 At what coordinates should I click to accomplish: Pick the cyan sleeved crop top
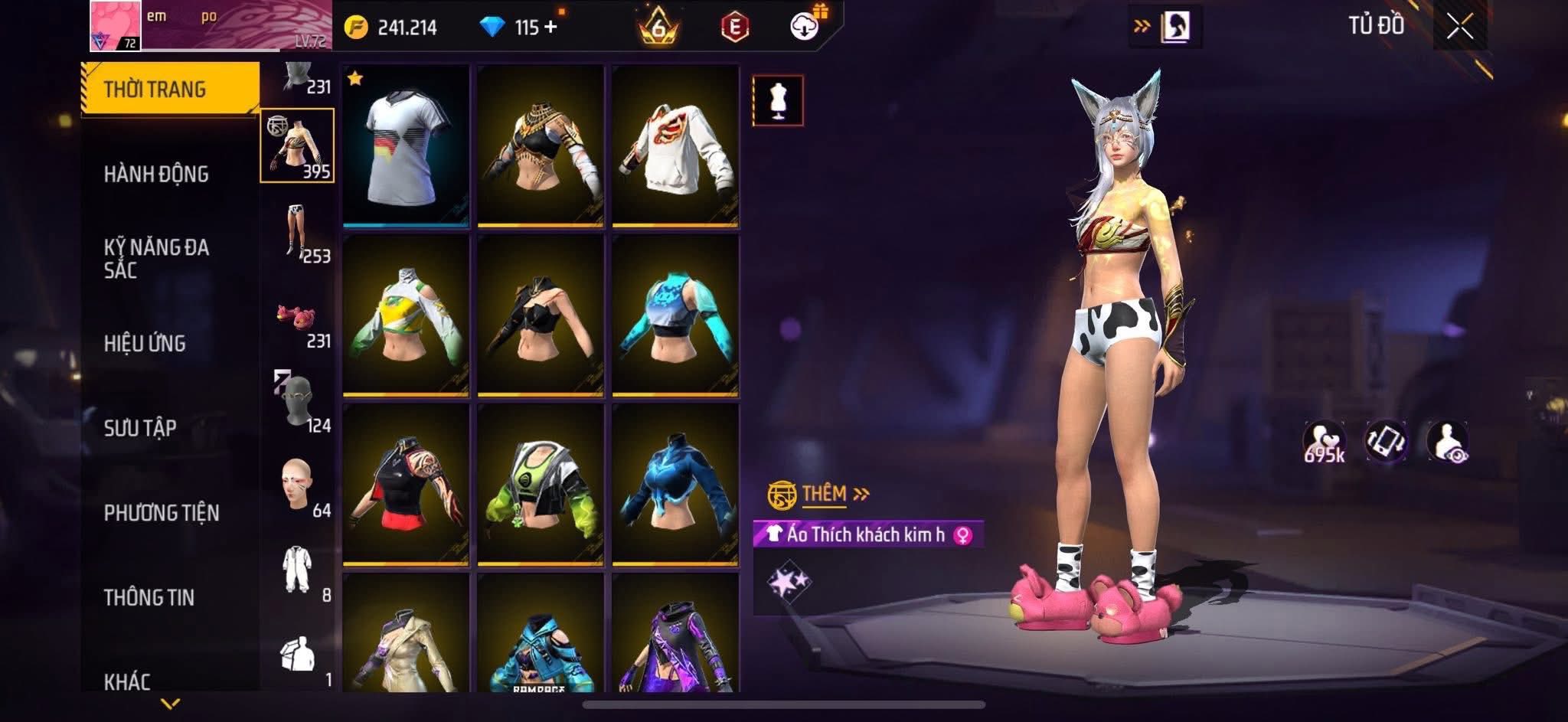(x=675, y=315)
